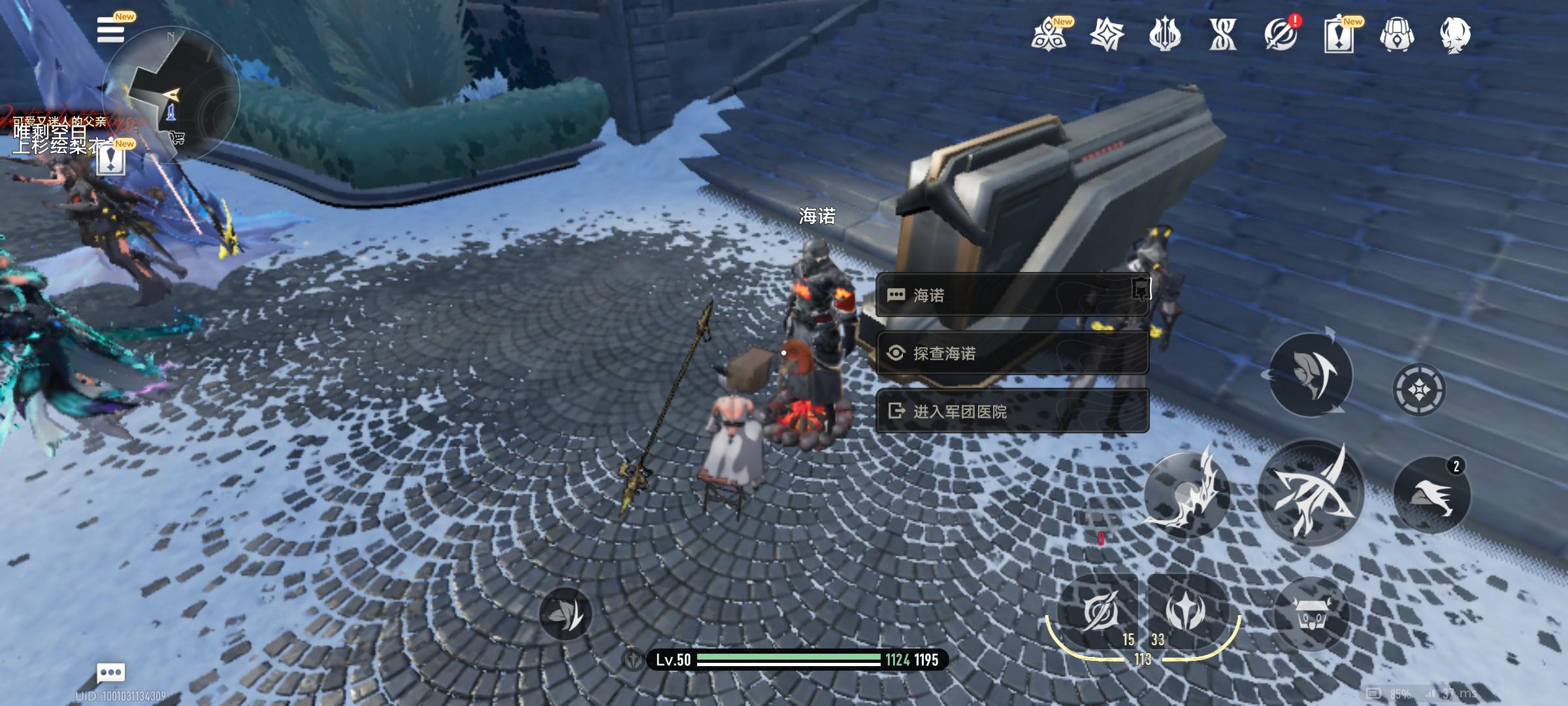
Task: Choose the 探查海诺 inspect option
Action: [x=1011, y=354]
